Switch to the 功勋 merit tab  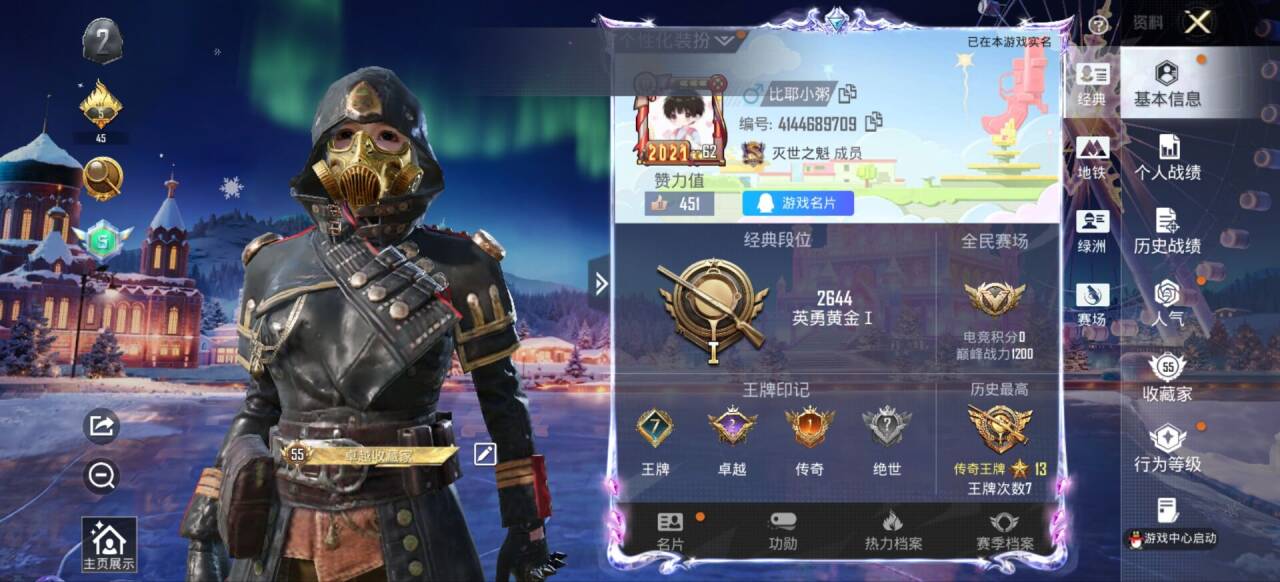[783, 532]
